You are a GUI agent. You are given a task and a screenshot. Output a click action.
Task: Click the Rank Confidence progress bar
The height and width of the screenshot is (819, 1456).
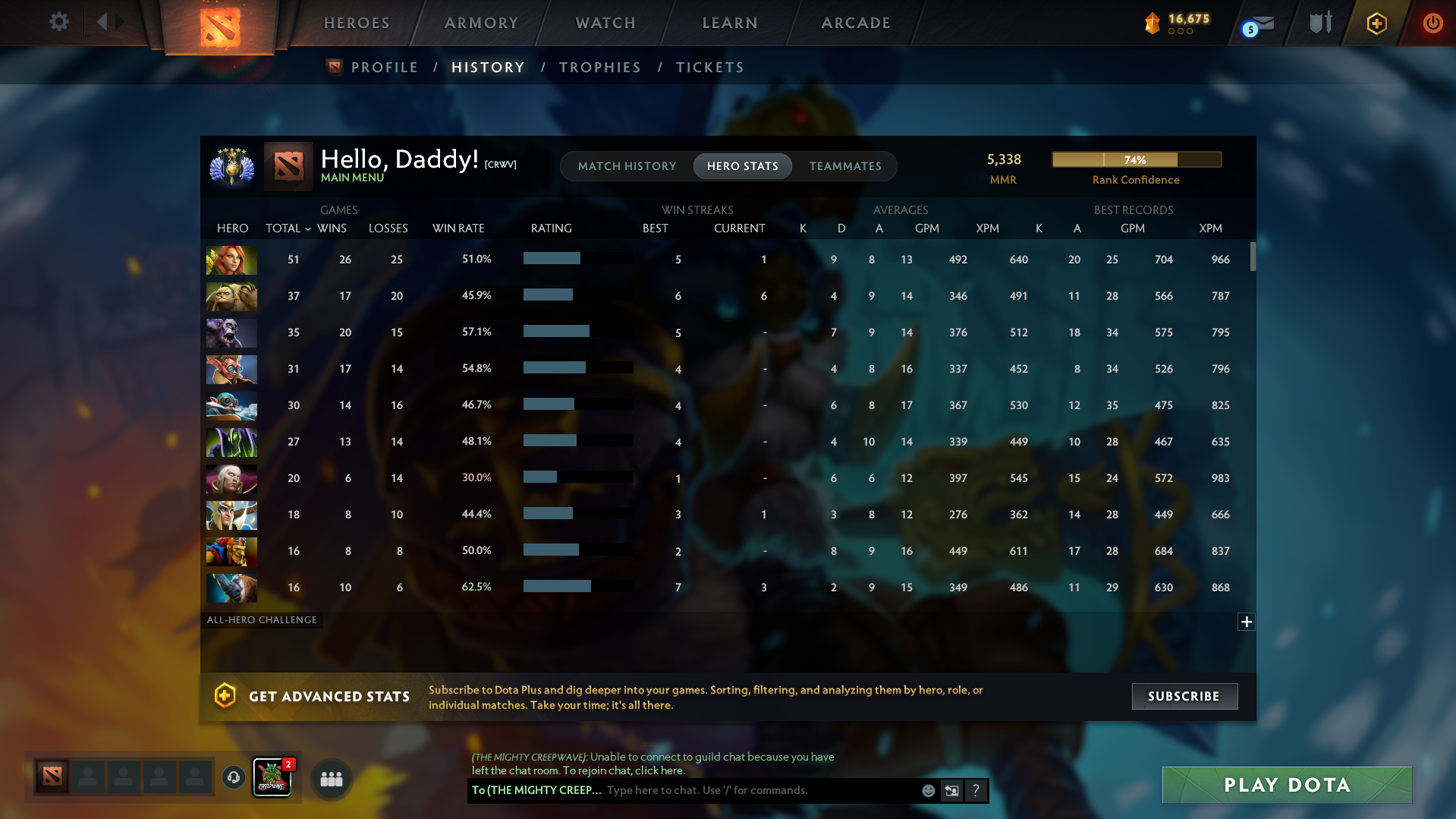(1136, 159)
